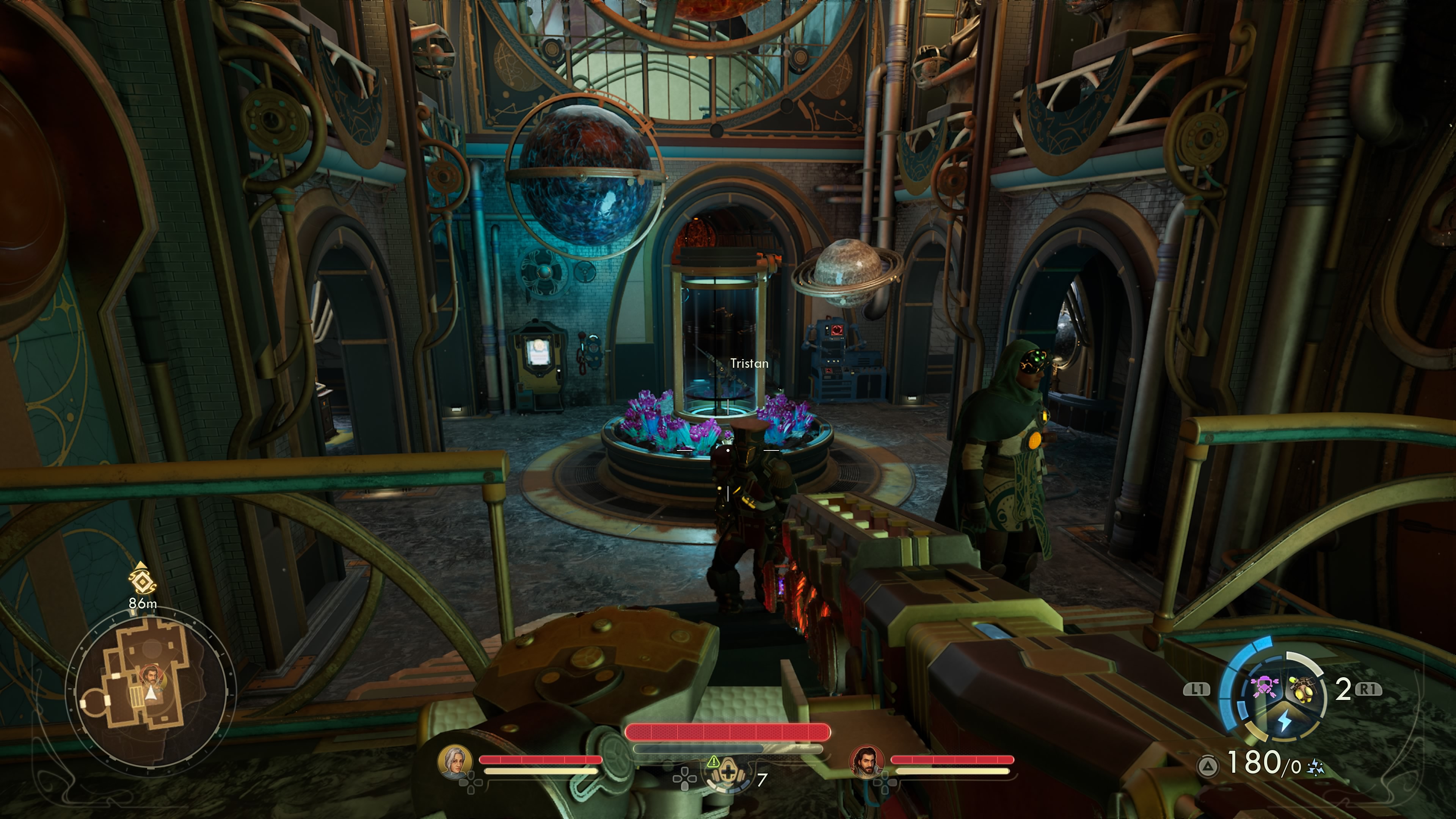This screenshot has width=1456, height=819.
Task: Click the green warning triangle above inhaler
Action: (x=713, y=761)
